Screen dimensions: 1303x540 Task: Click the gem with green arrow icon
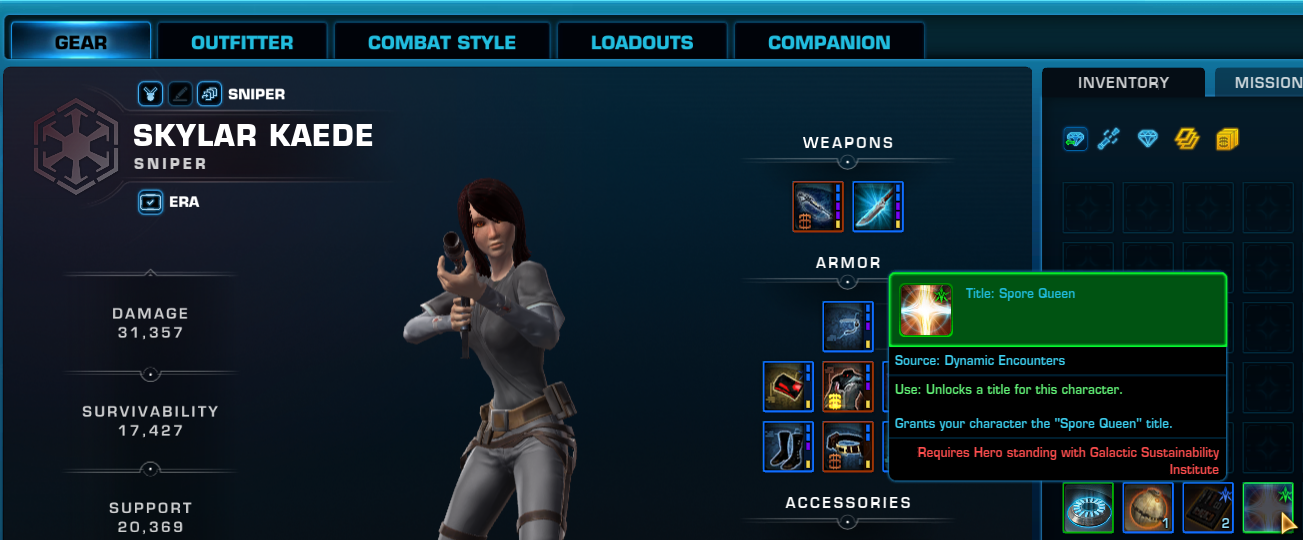pos(1075,140)
